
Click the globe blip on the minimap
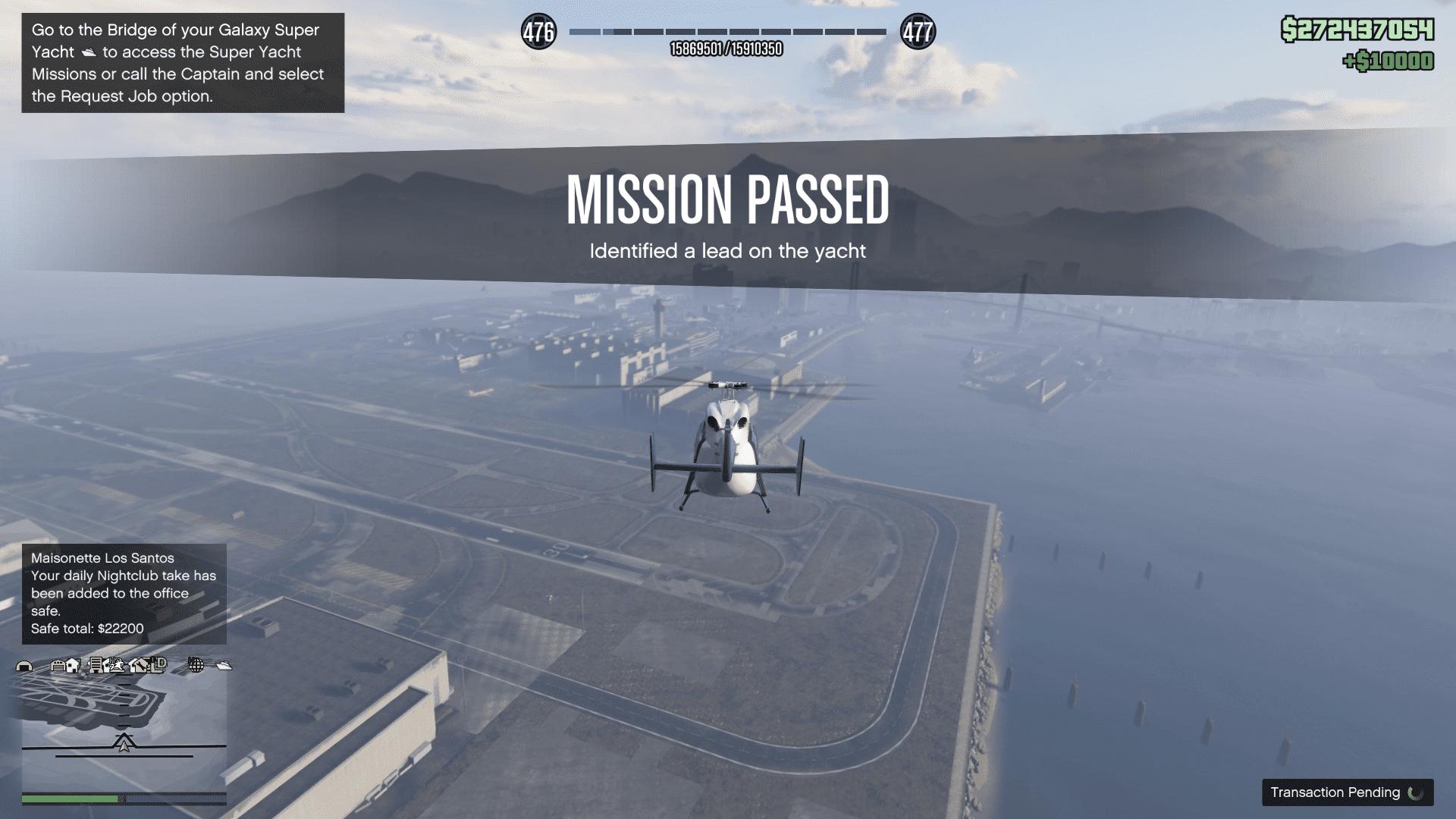pos(196,665)
